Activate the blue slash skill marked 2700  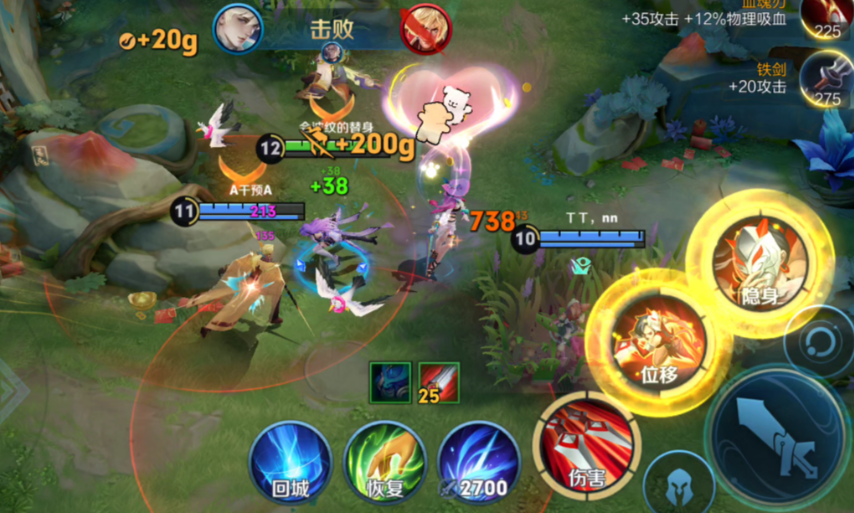(478, 461)
